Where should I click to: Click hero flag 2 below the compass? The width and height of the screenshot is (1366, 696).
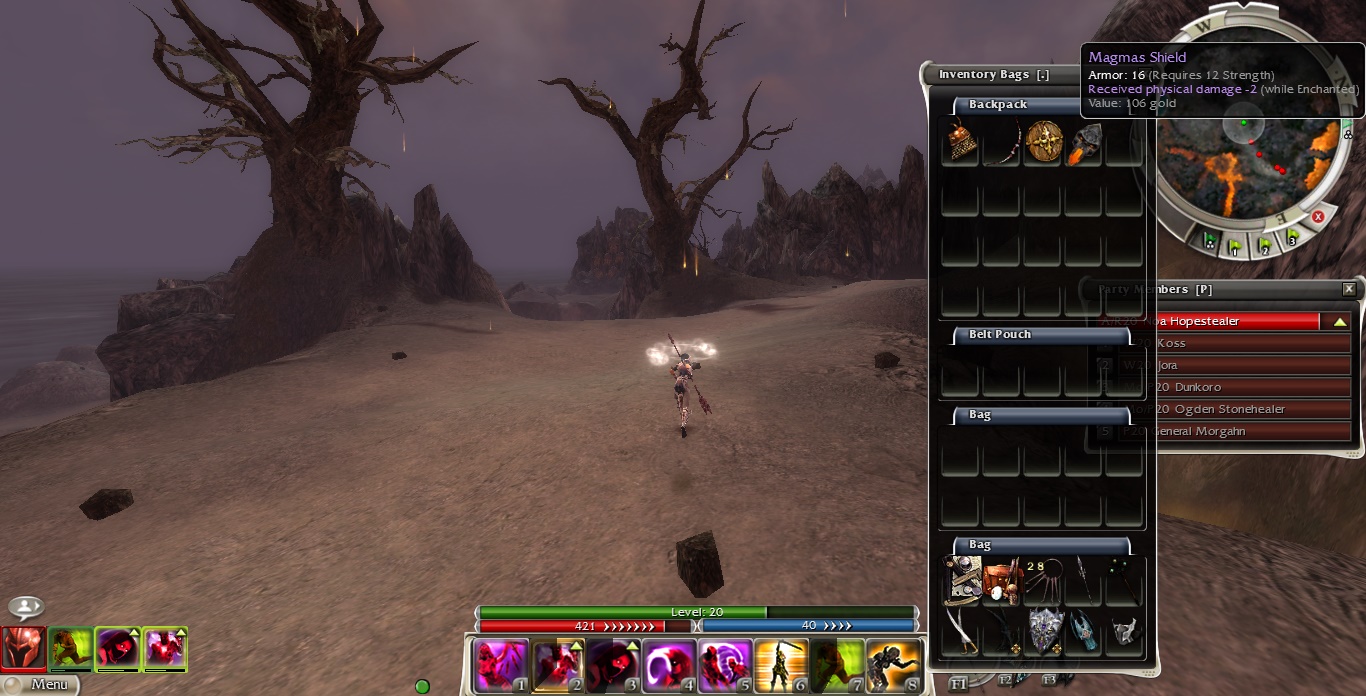pyautogui.click(x=1264, y=245)
